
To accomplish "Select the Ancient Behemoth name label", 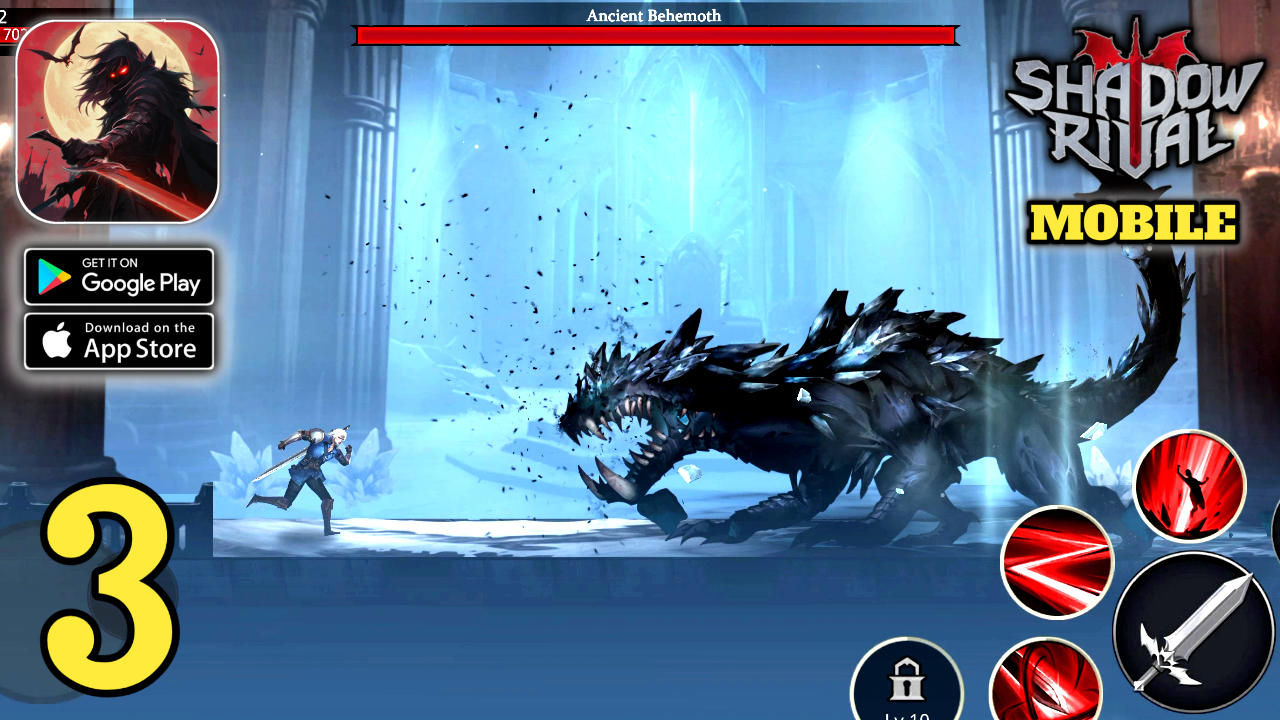I will point(655,15).
